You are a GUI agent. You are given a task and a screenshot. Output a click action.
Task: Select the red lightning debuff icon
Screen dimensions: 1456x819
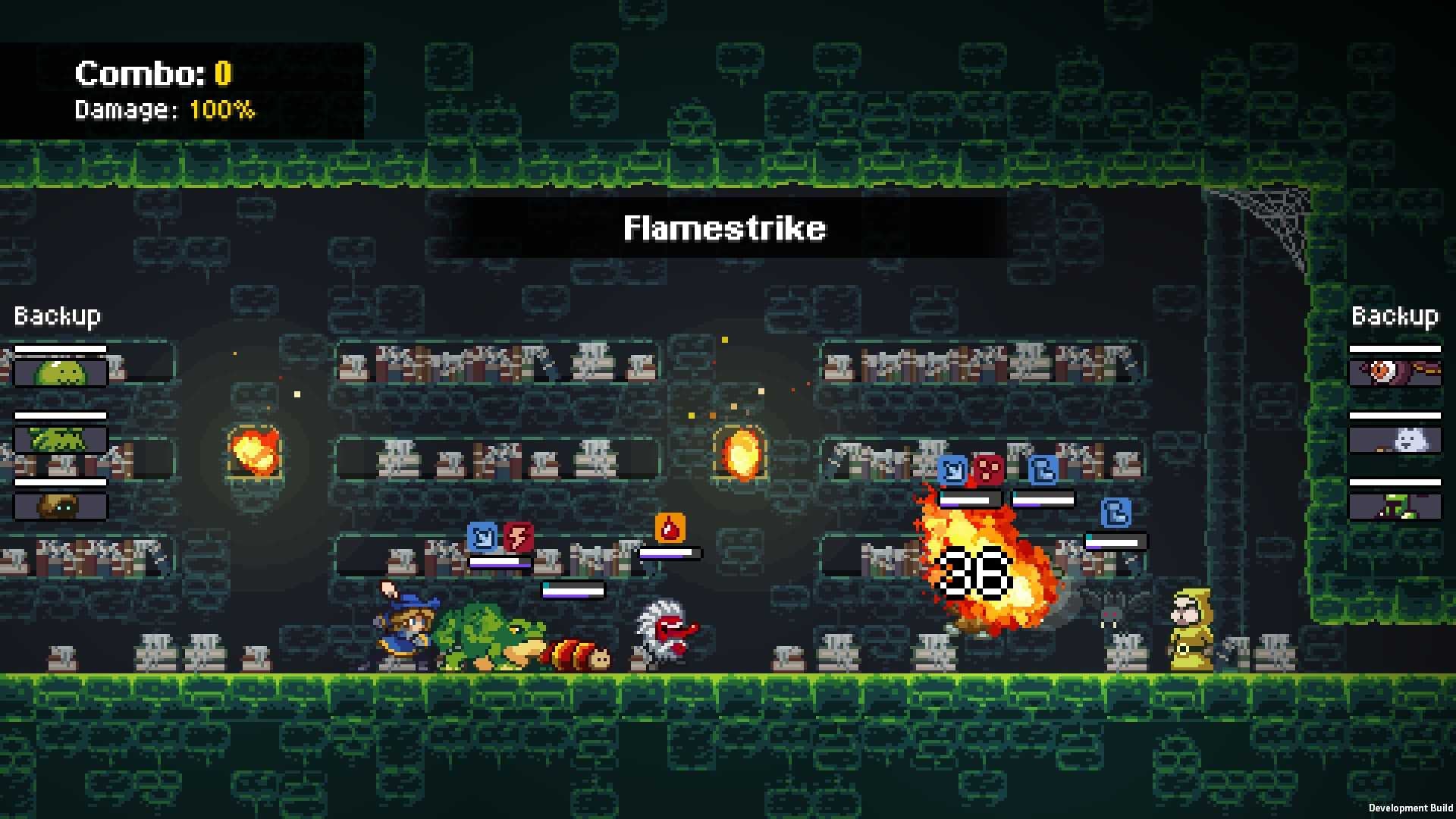(x=519, y=535)
